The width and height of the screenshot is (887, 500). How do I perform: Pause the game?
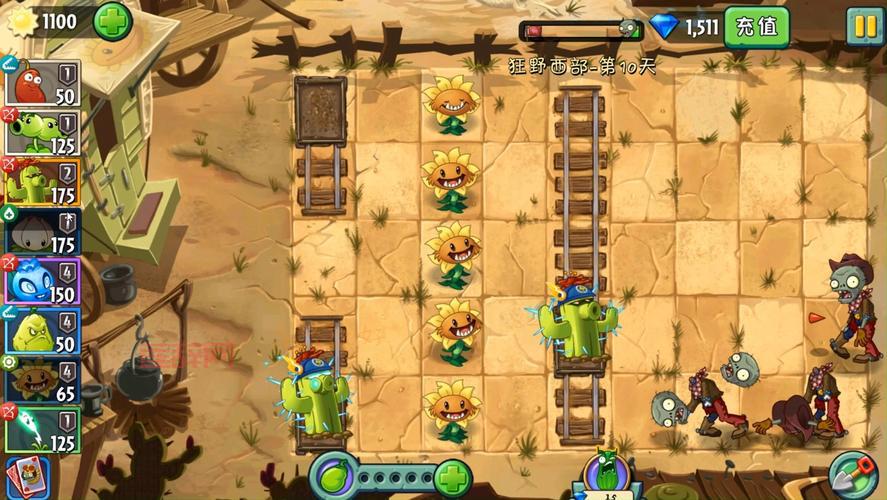(863, 26)
